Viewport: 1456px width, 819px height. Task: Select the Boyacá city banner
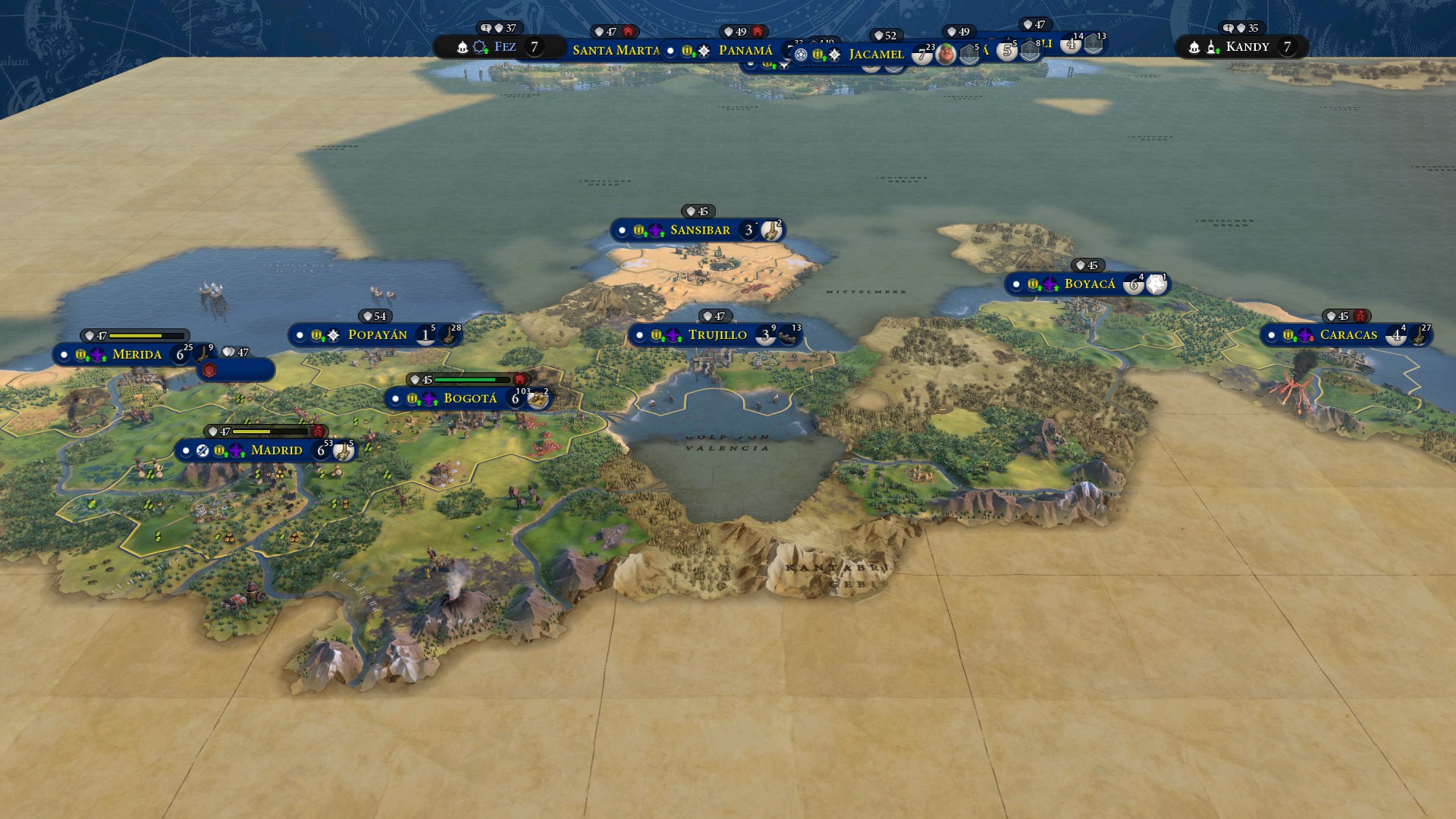tap(1089, 284)
